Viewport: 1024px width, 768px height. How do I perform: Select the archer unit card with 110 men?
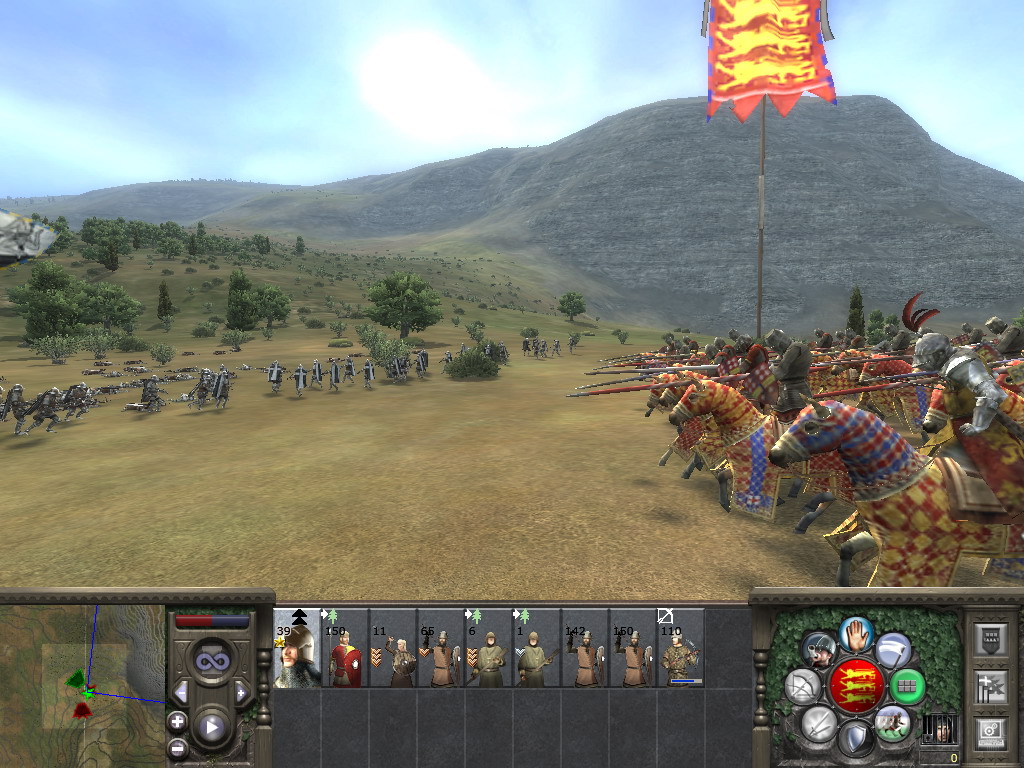[681, 648]
